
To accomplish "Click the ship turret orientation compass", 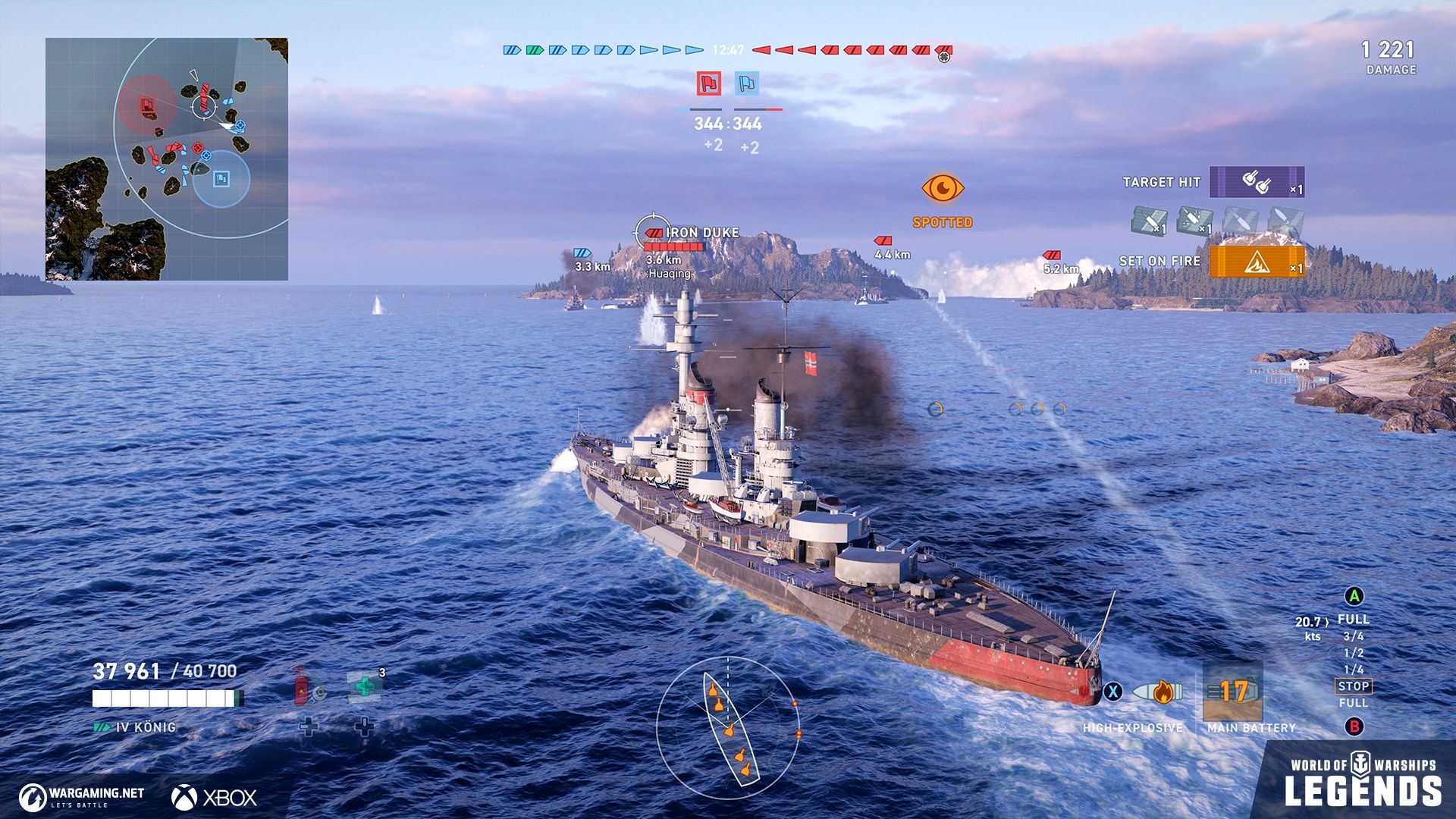I will (728, 728).
